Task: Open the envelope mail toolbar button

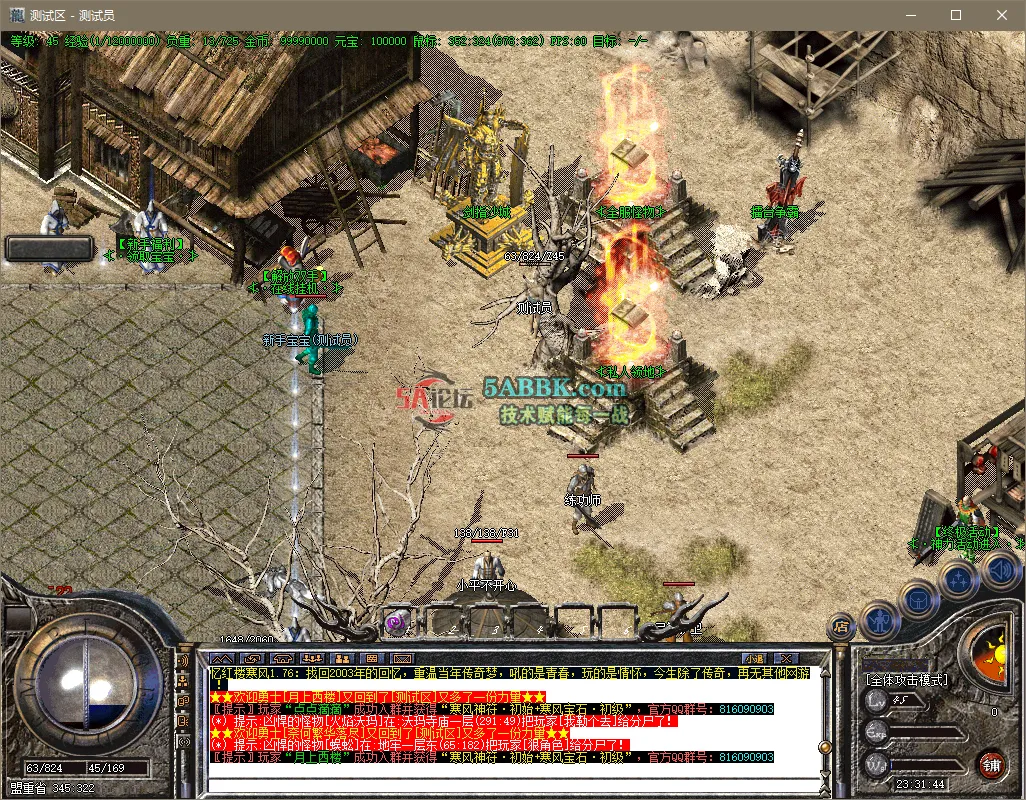Action: pos(403,658)
